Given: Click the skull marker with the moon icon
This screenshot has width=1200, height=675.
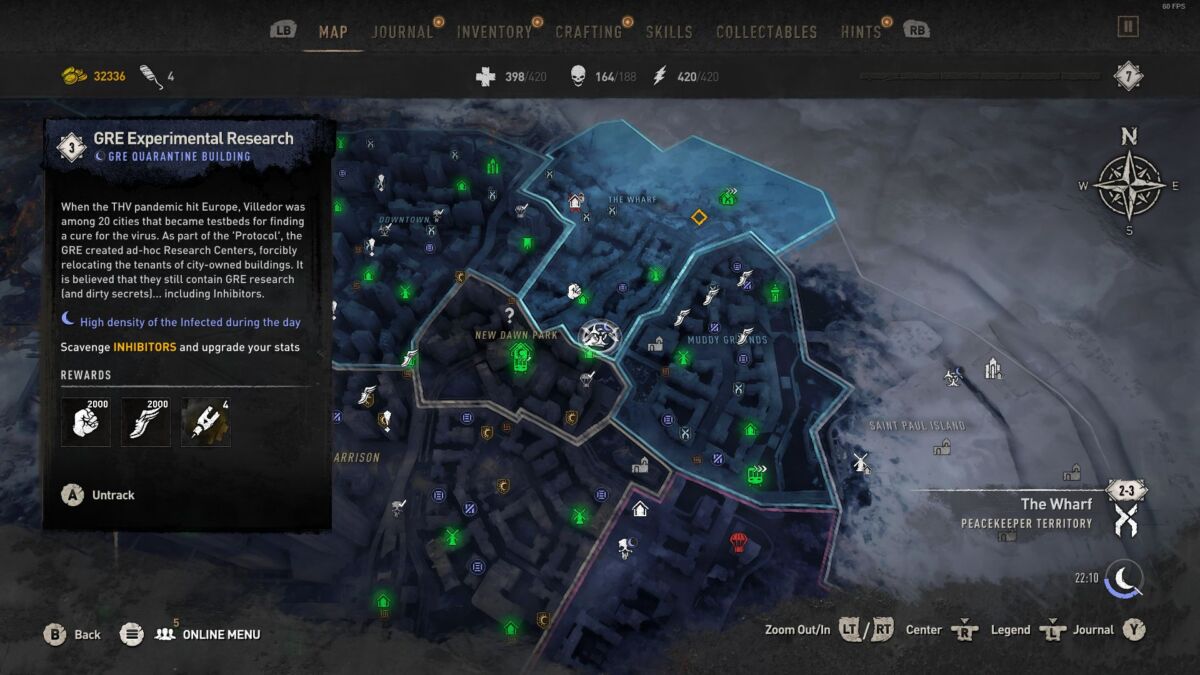Looking at the screenshot, I should (627, 546).
